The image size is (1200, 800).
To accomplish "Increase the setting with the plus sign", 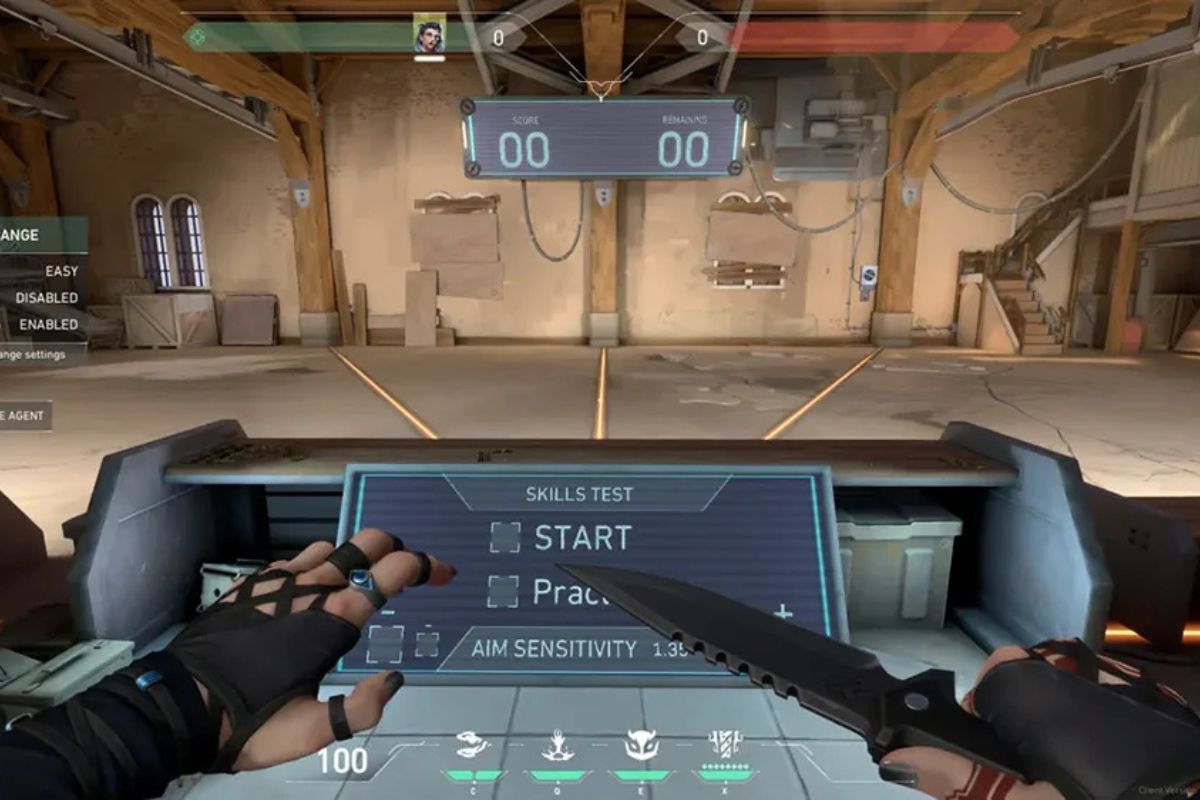I will coord(783,612).
